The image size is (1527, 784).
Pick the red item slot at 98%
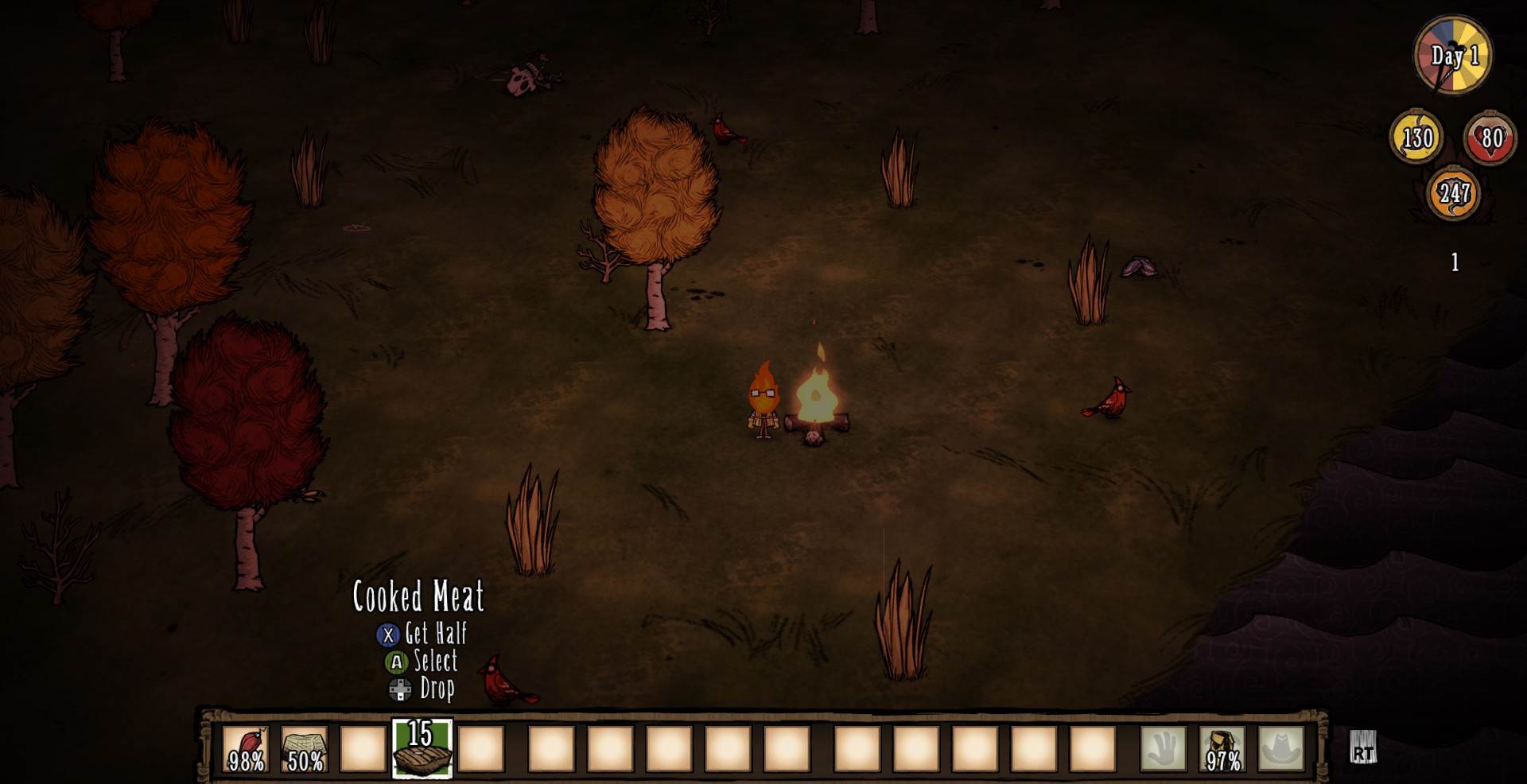click(x=246, y=749)
